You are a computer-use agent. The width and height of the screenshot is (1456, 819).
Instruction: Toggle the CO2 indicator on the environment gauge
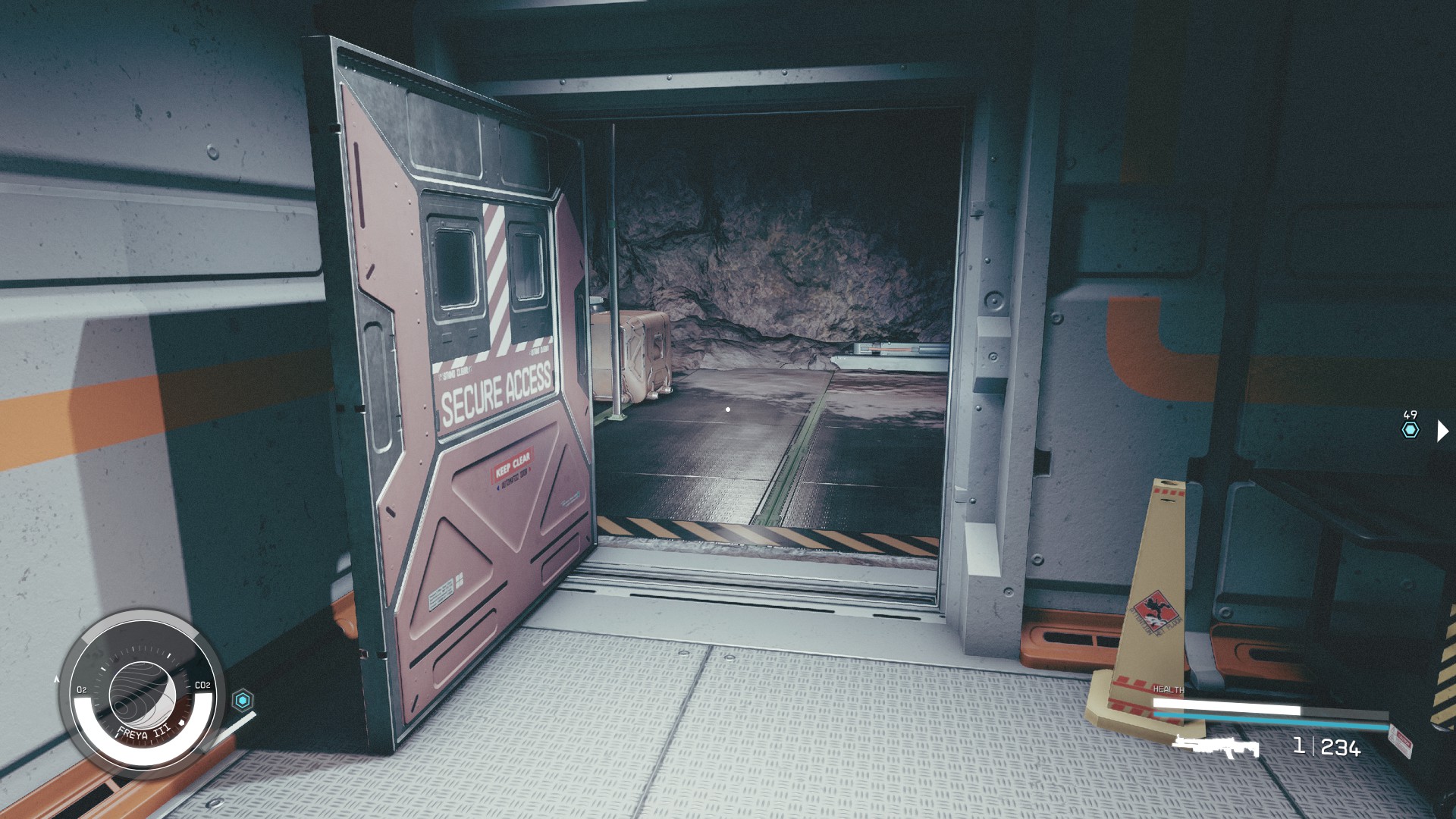203,686
